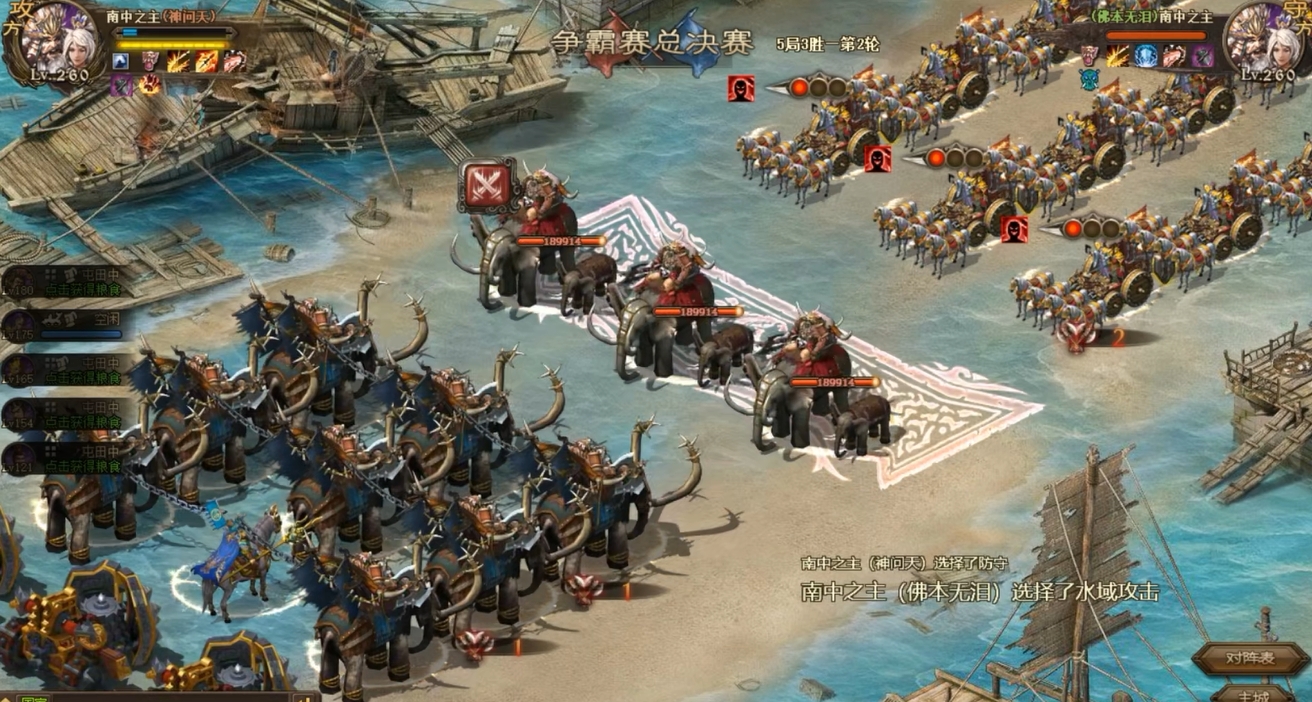Open the 对阵表 bracket button

pos(1249,658)
